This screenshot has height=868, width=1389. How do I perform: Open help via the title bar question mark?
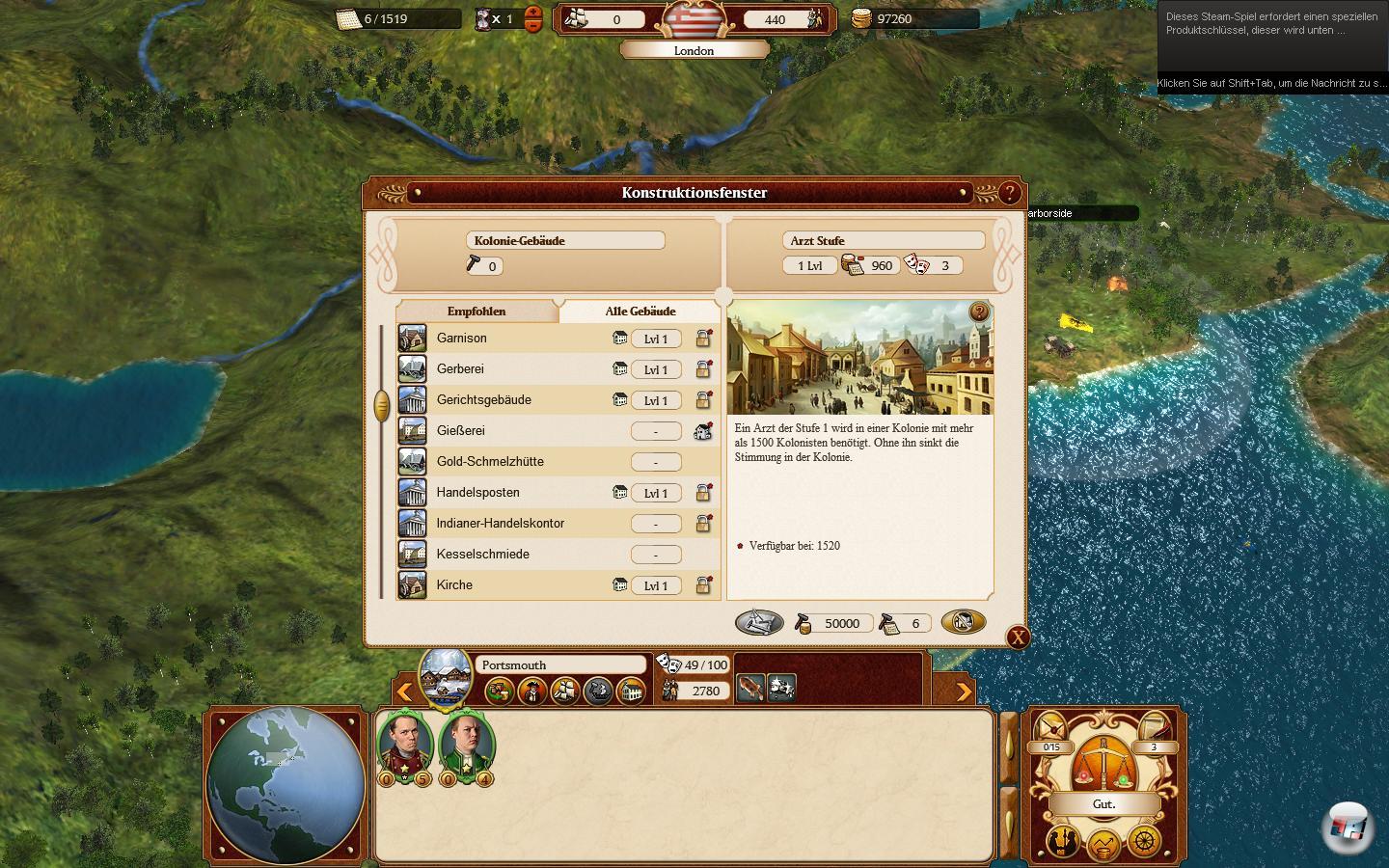1008,193
